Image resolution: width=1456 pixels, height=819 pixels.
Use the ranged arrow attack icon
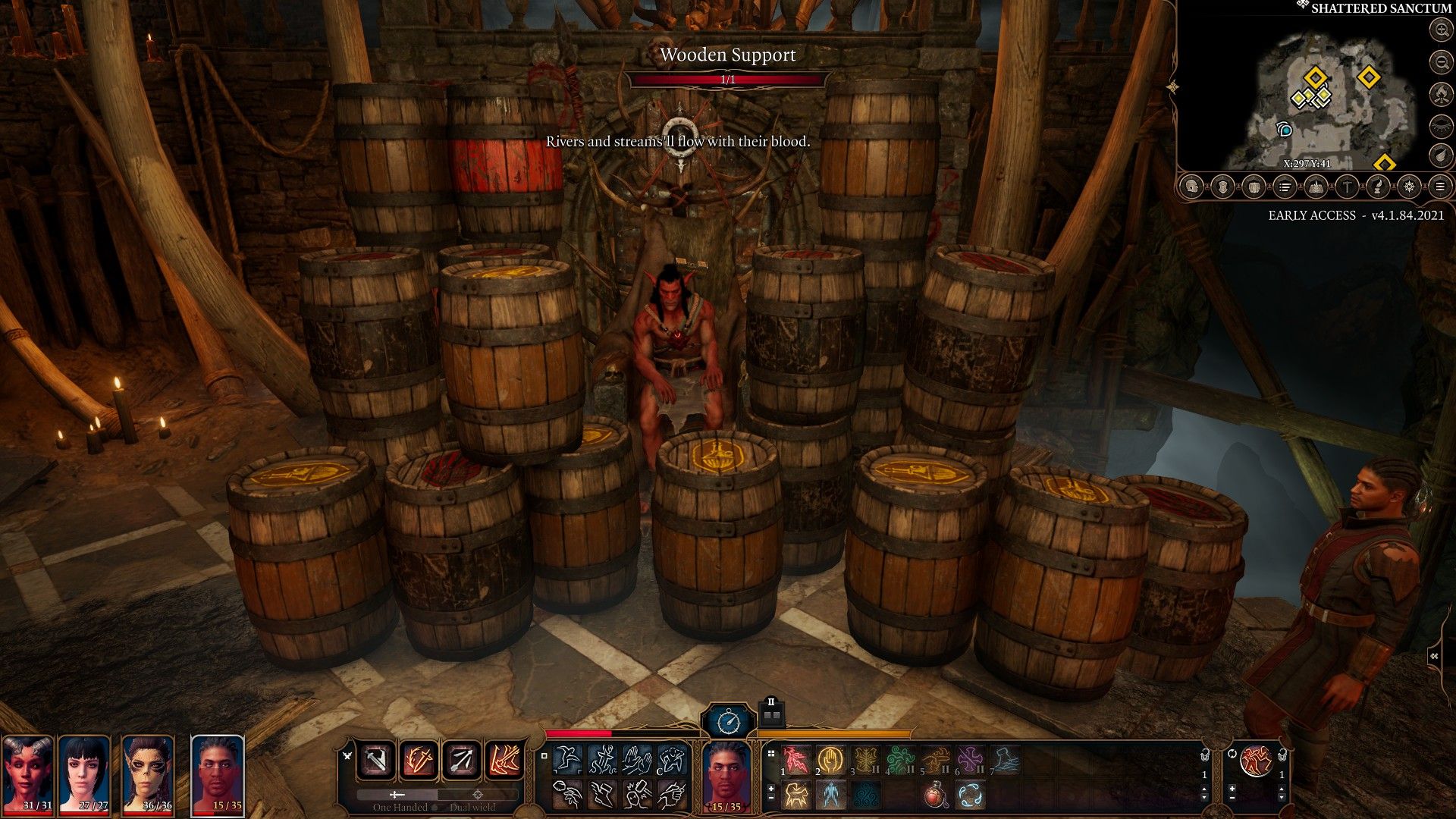click(x=462, y=761)
